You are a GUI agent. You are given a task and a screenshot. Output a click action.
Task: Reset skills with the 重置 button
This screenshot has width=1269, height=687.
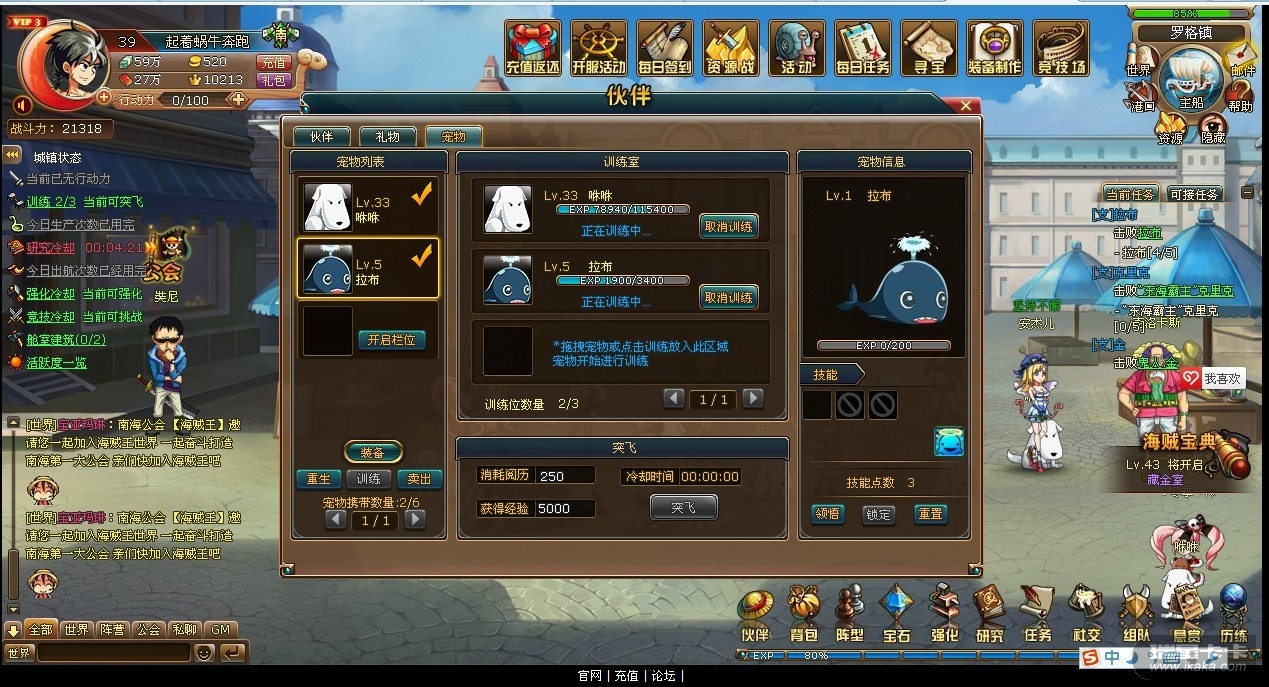[930, 514]
